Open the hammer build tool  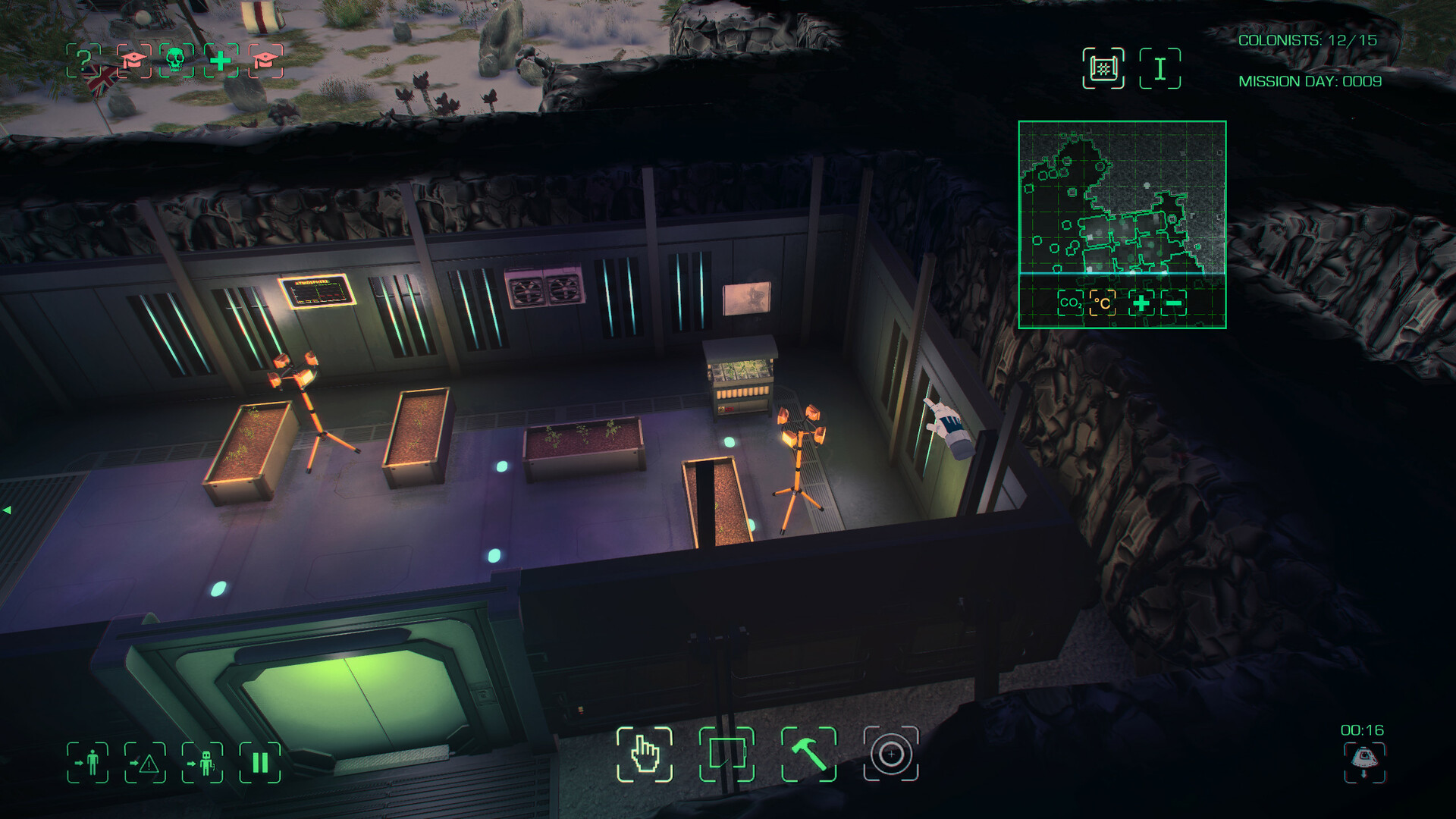(x=809, y=754)
